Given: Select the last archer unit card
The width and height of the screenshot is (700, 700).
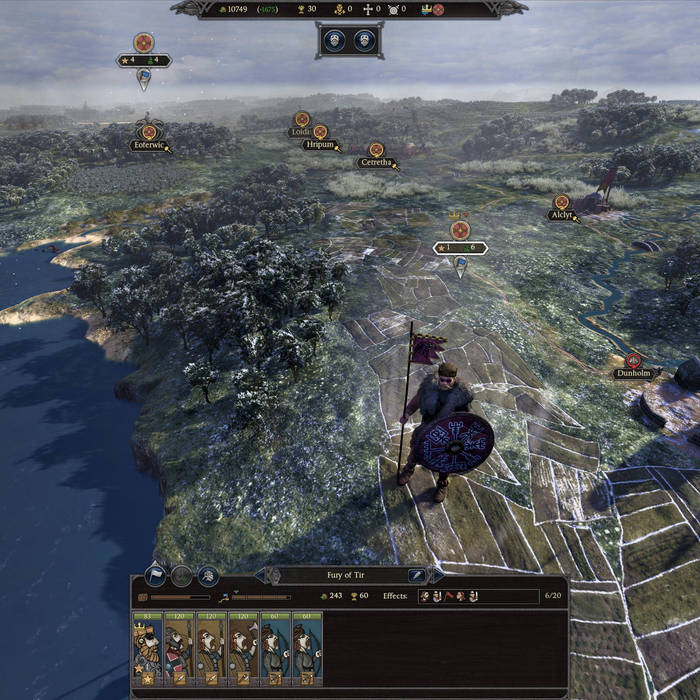Looking at the screenshot, I should coord(307,649).
